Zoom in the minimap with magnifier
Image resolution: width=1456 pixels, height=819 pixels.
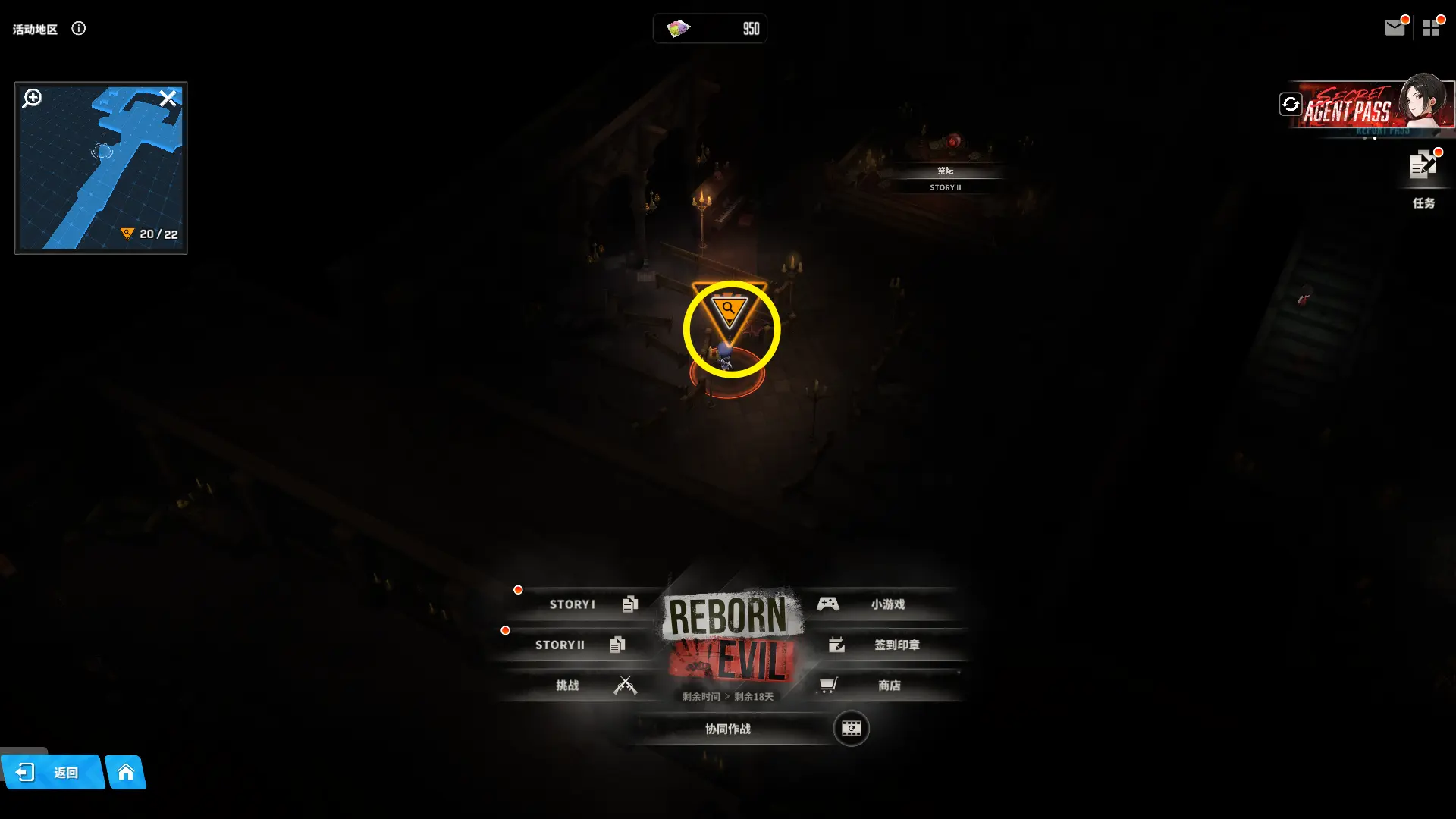point(32,99)
